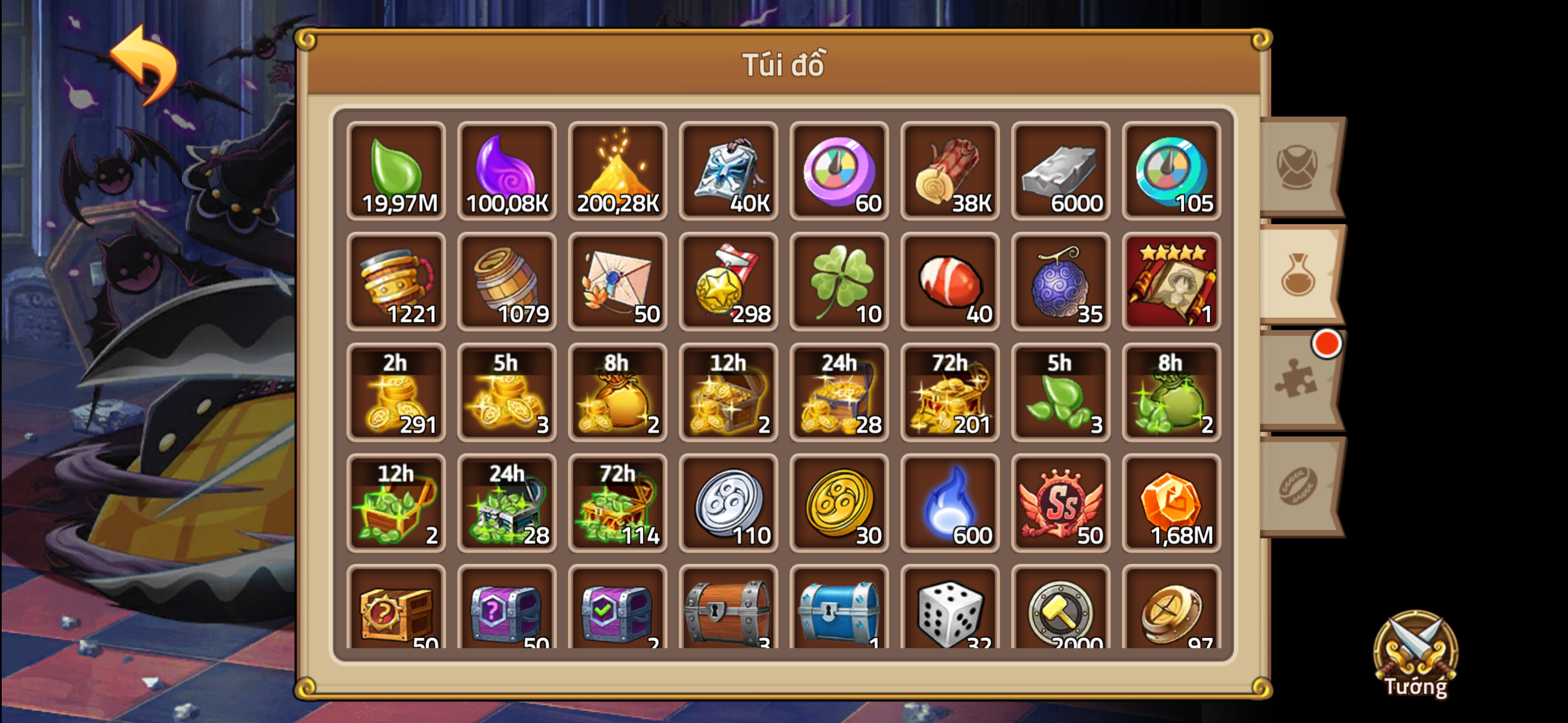The height and width of the screenshot is (723, 1568).
Task: Select the hammer token showing 2000
Action: click(1061, 615)
